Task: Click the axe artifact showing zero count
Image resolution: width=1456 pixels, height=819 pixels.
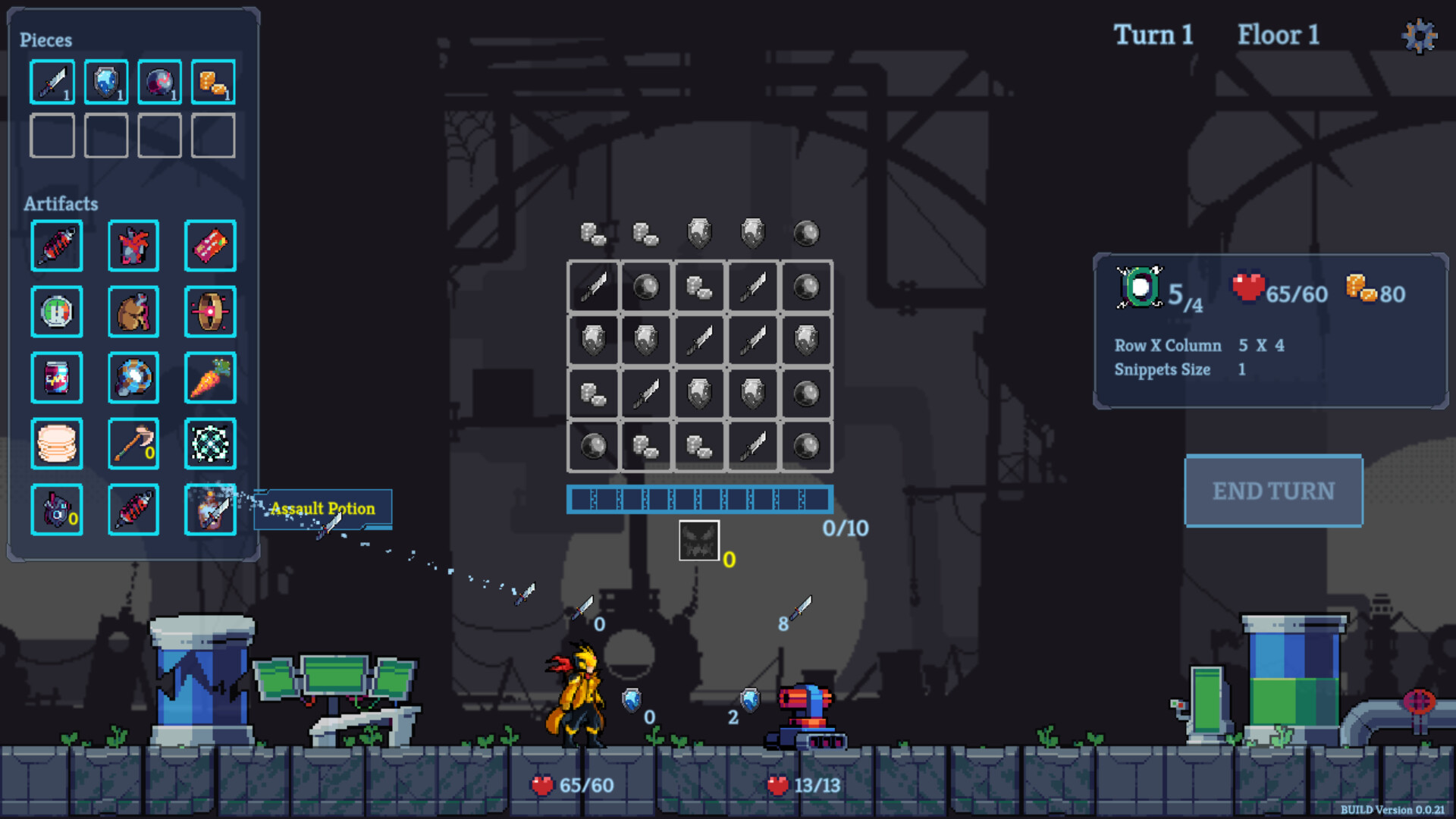Action: click(x=133, y=444)
